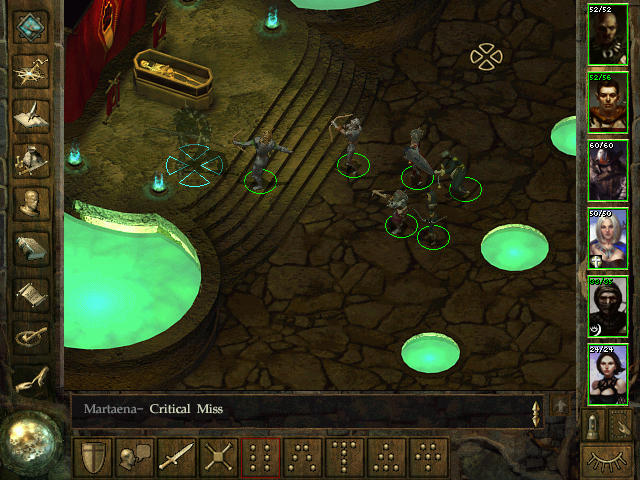The height and width of the screenshot is (480, 640).
Task: Open the mage spellbook icon
Action: 31,249
